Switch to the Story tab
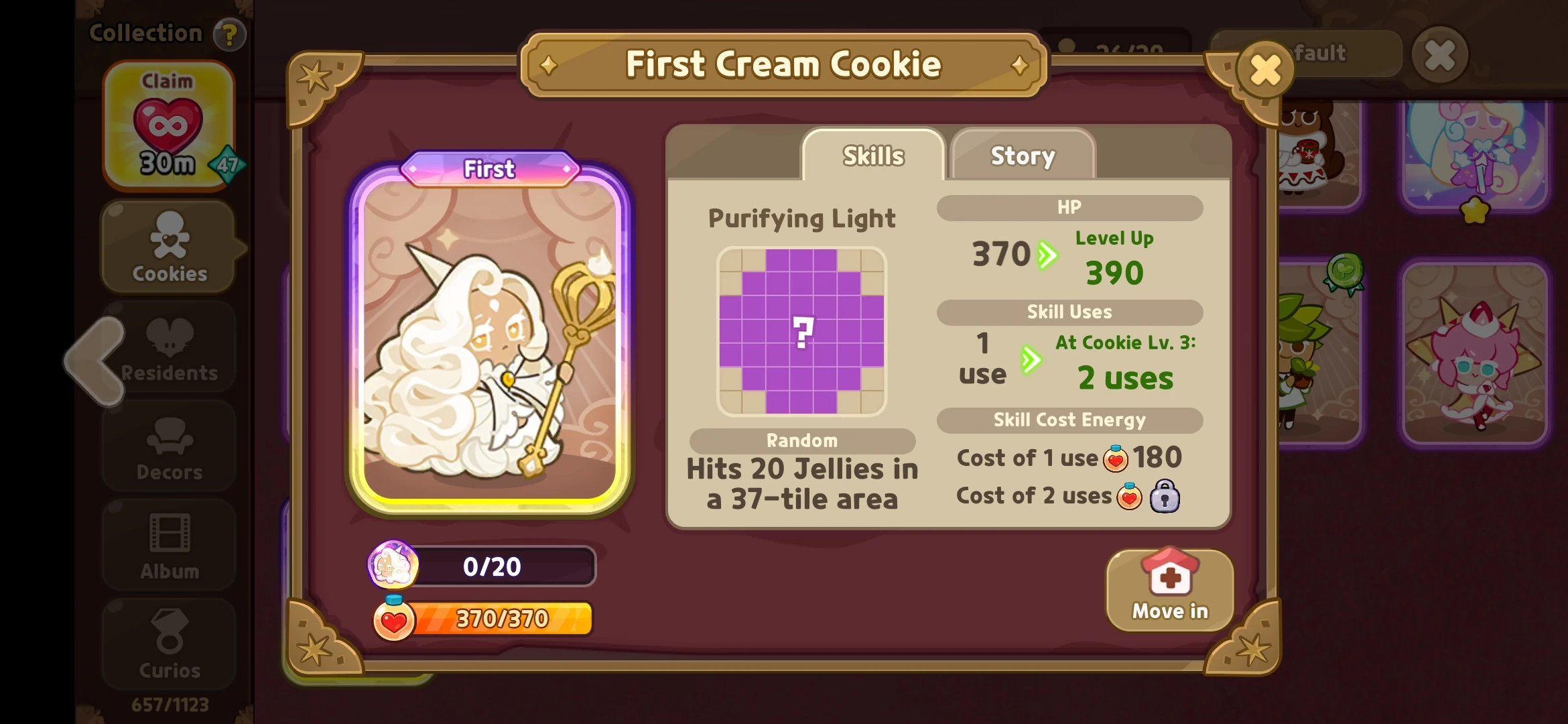1568x724 pixels. 1021,156
